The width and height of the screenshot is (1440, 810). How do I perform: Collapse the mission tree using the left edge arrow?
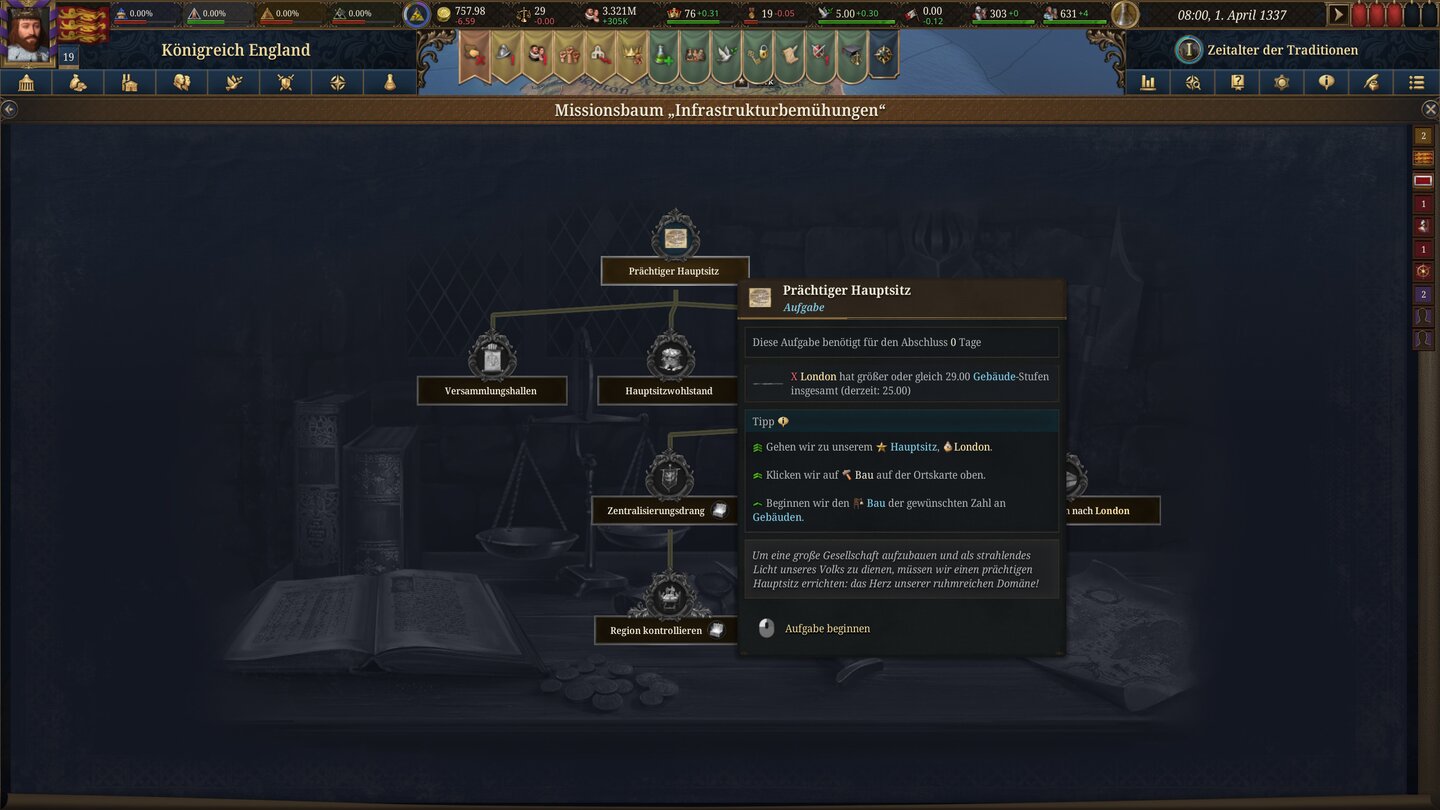(10, 108)
